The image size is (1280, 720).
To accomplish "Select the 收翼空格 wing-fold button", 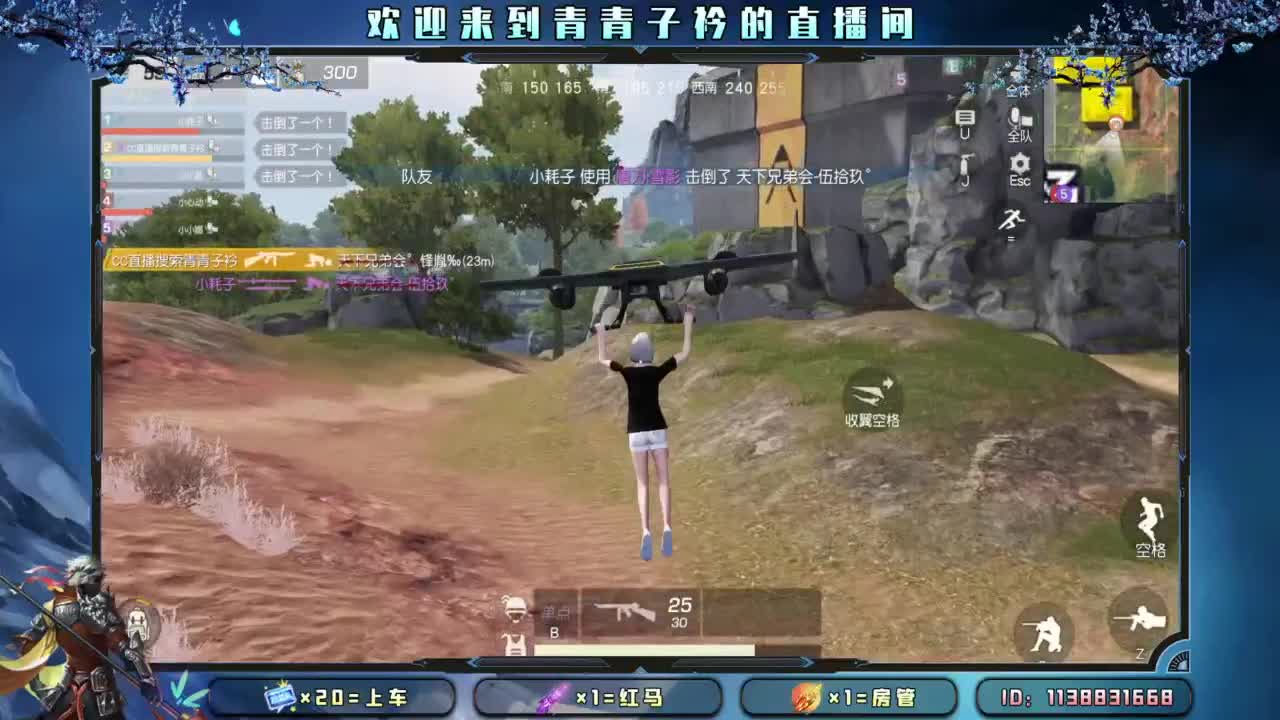I will (x=874, y=401).
